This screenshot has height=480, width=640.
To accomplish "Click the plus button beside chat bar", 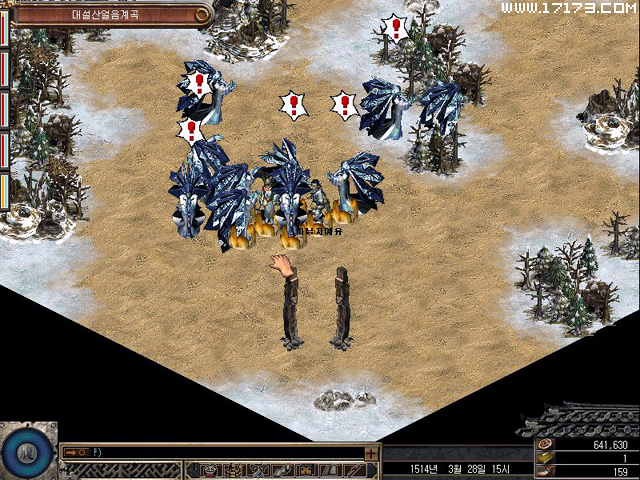I will pyautogui.click(x=372, y=453).
